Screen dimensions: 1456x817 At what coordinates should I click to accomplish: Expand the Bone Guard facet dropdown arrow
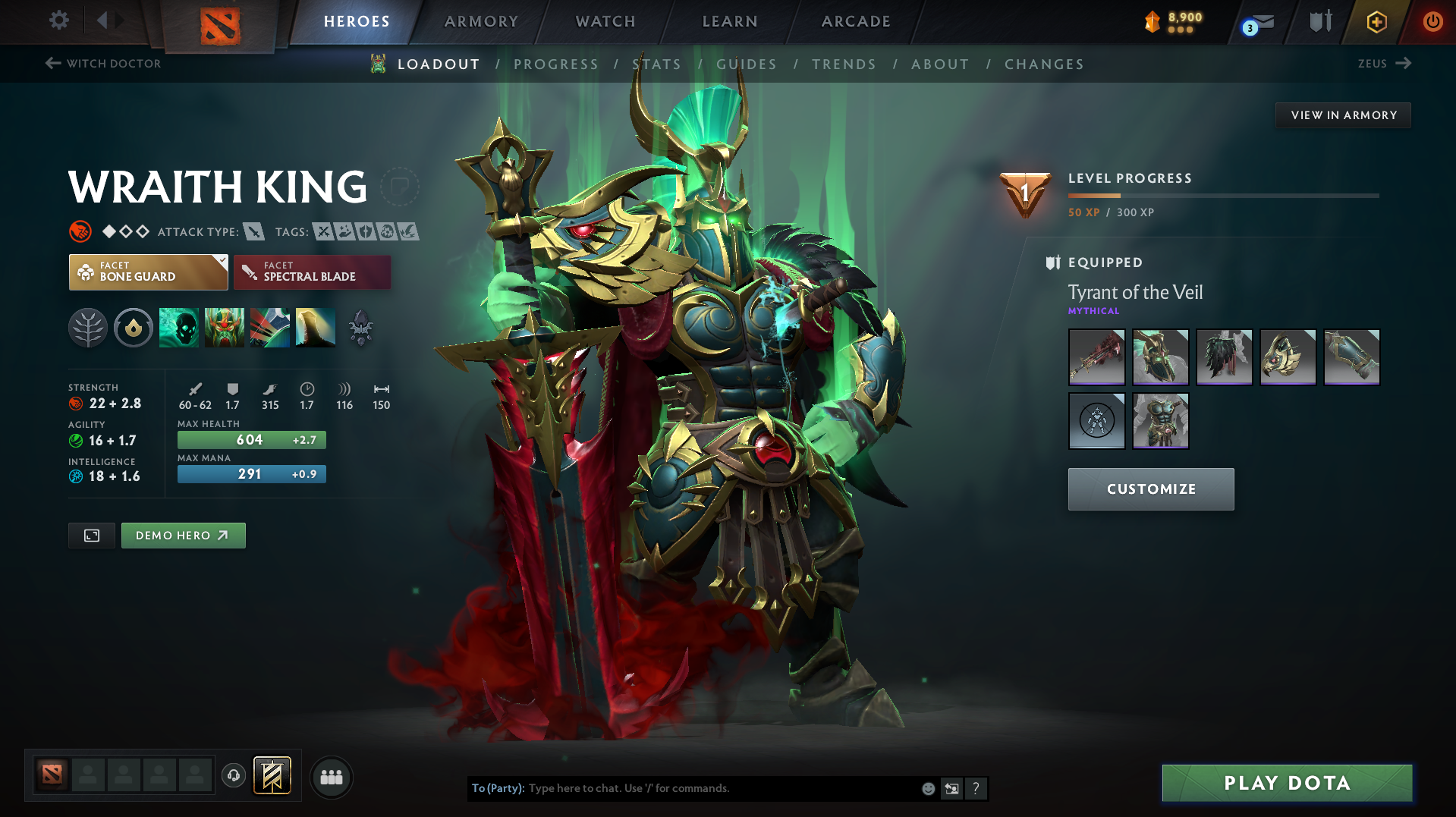click(222, 262)
